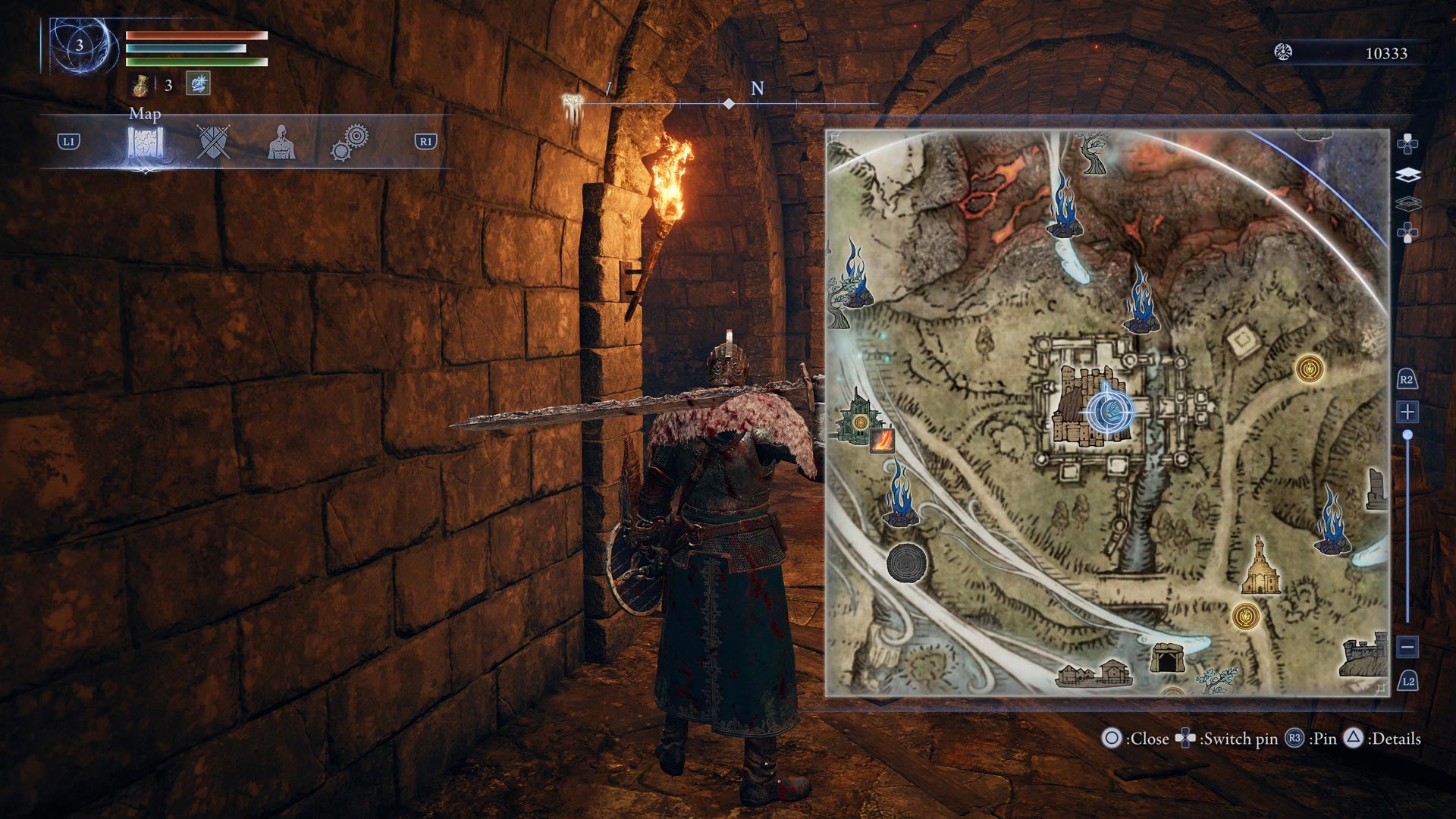Open the System settings gear icon

351,142
